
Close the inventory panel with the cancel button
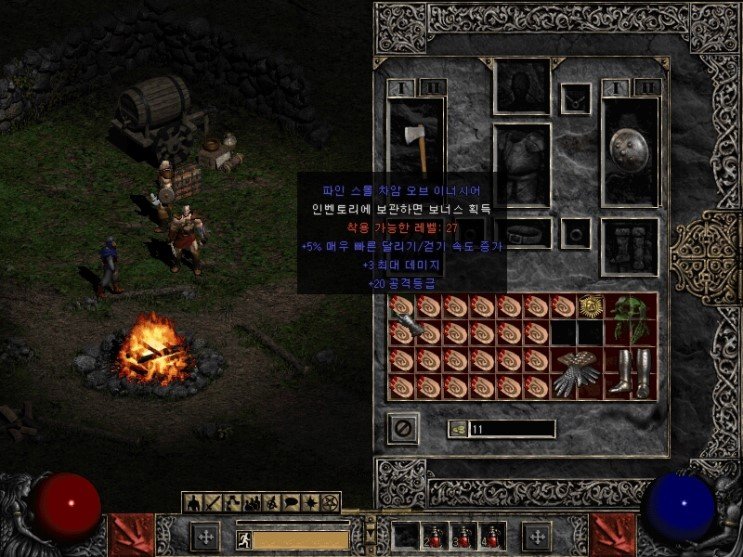tap(402, 429)
